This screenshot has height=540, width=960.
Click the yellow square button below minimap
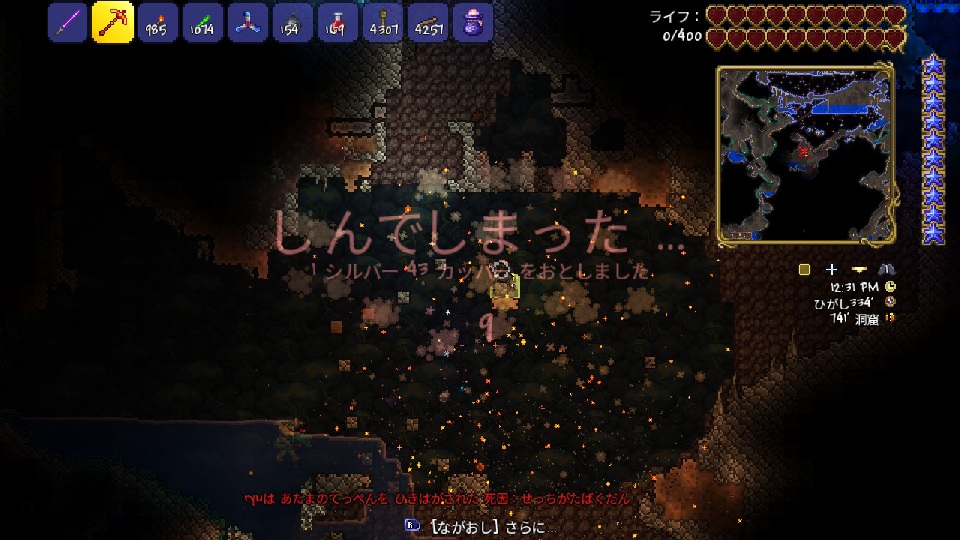[804, 269]
